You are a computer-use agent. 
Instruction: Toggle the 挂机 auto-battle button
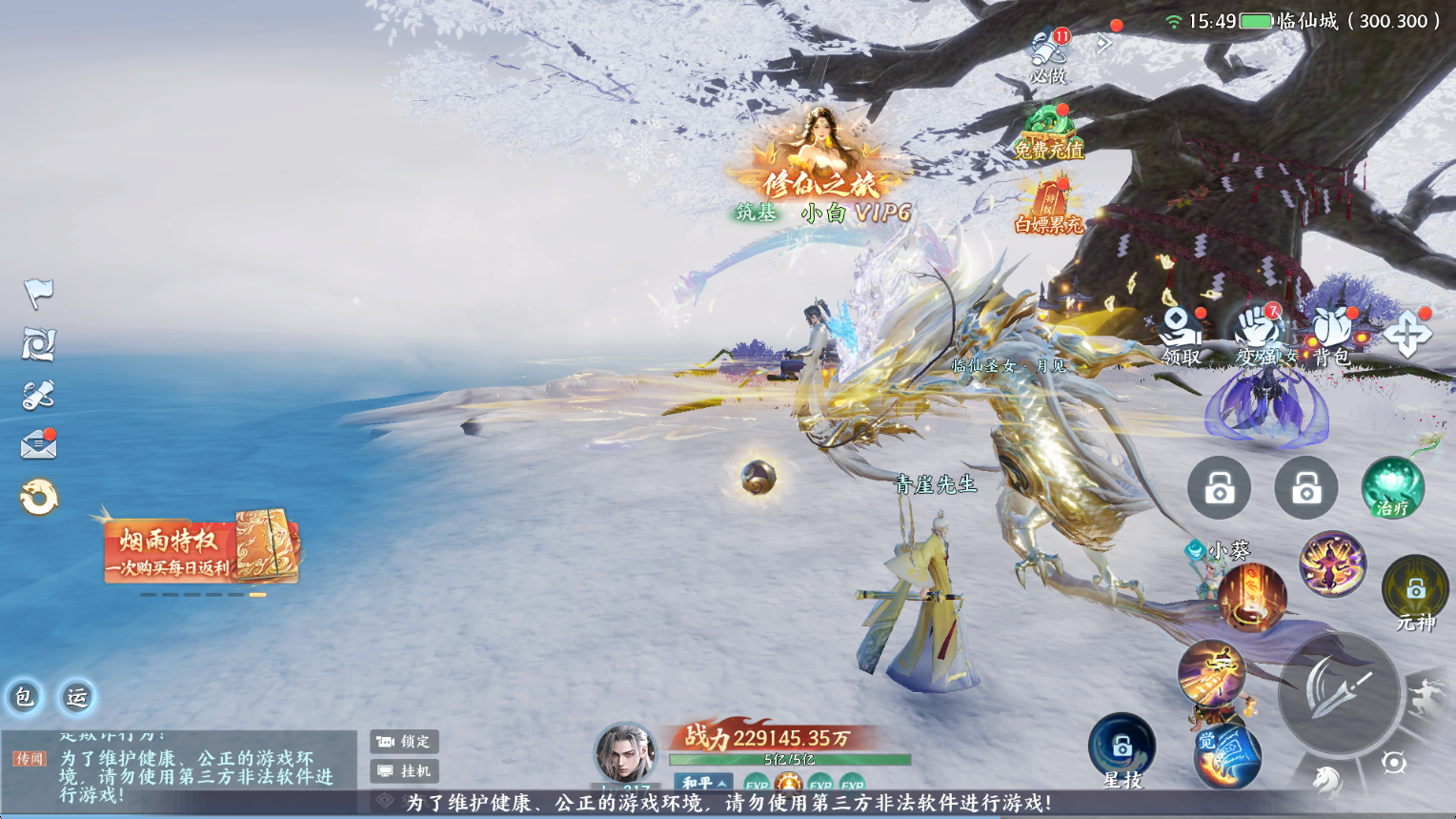click(404, 770)
